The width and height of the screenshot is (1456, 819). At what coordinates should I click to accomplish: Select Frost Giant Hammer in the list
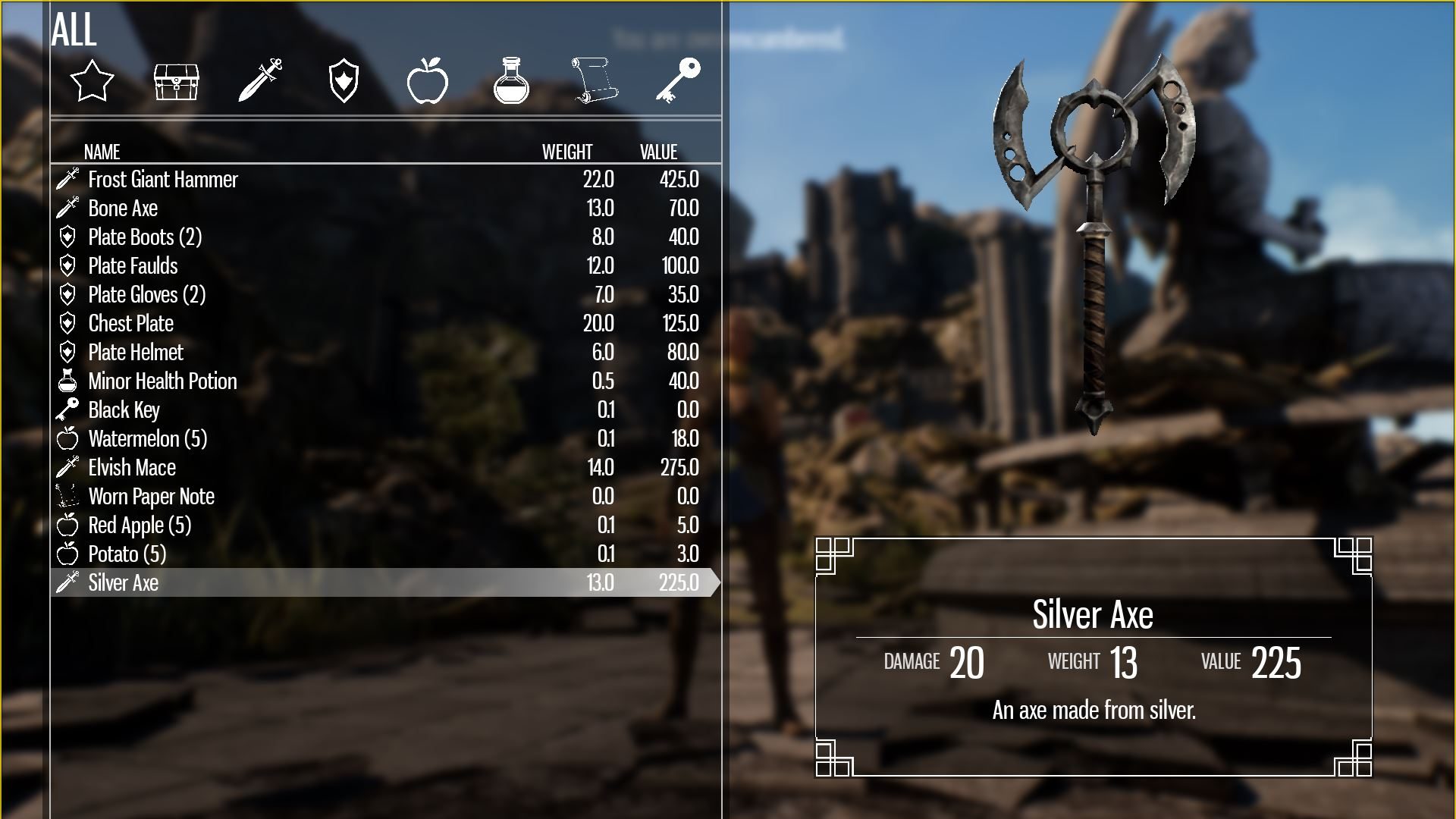click(163, 180)
